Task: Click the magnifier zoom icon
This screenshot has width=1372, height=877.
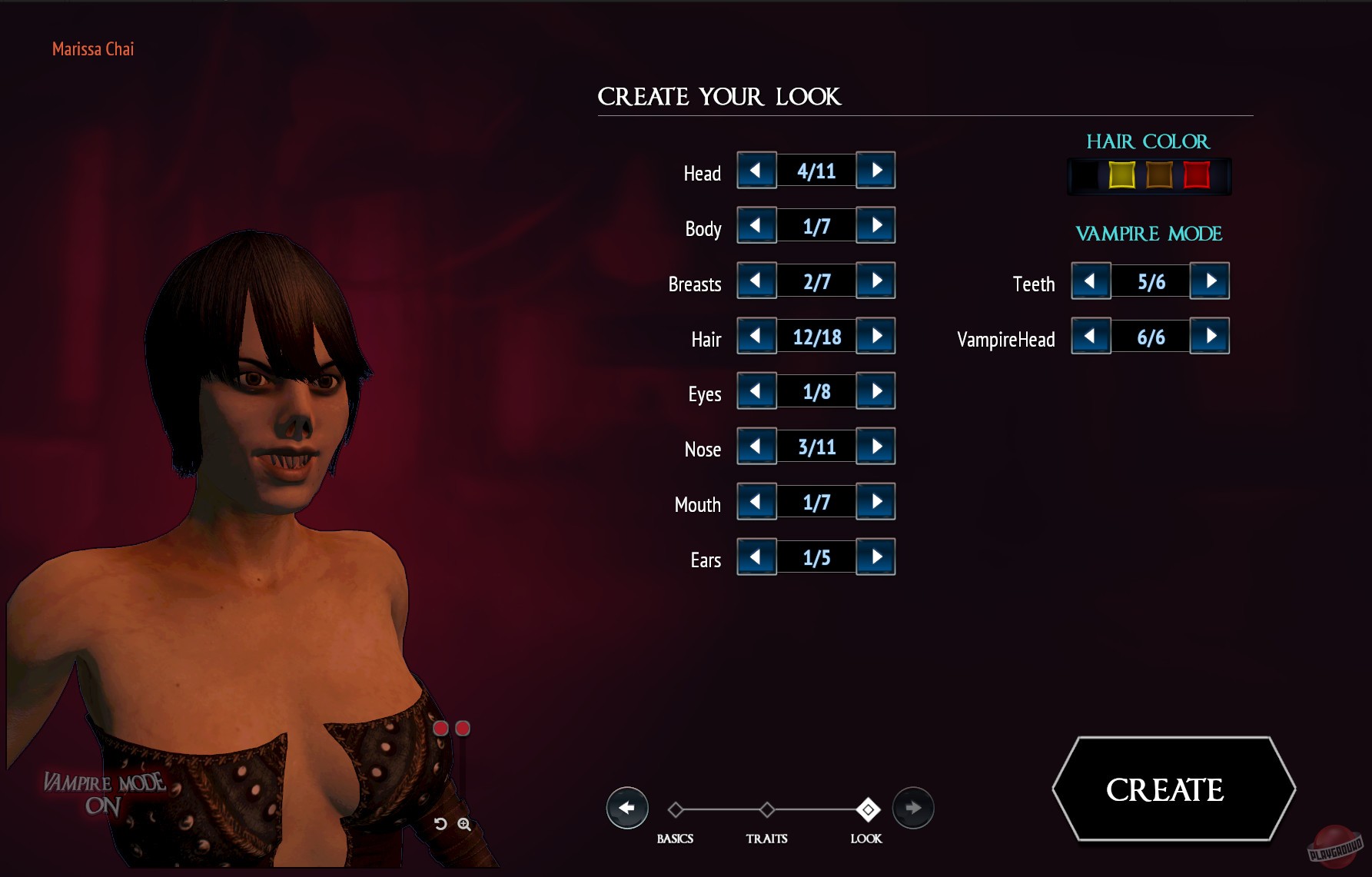Action: click(x=464, y=824)
